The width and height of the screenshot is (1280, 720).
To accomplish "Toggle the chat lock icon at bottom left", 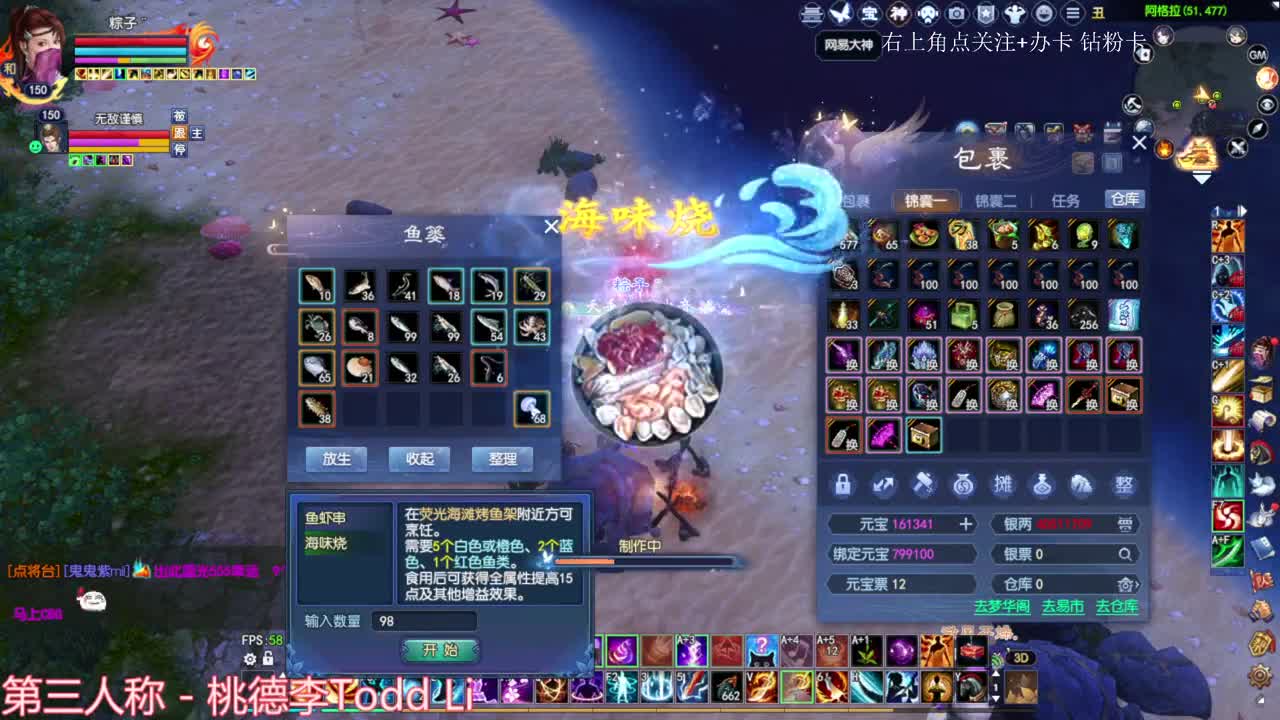I will pos(268,659).
